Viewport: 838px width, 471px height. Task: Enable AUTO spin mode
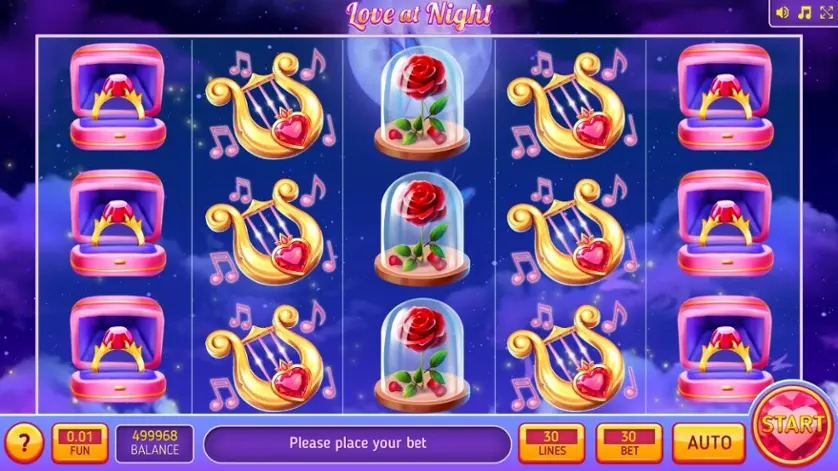pos(708,442)
